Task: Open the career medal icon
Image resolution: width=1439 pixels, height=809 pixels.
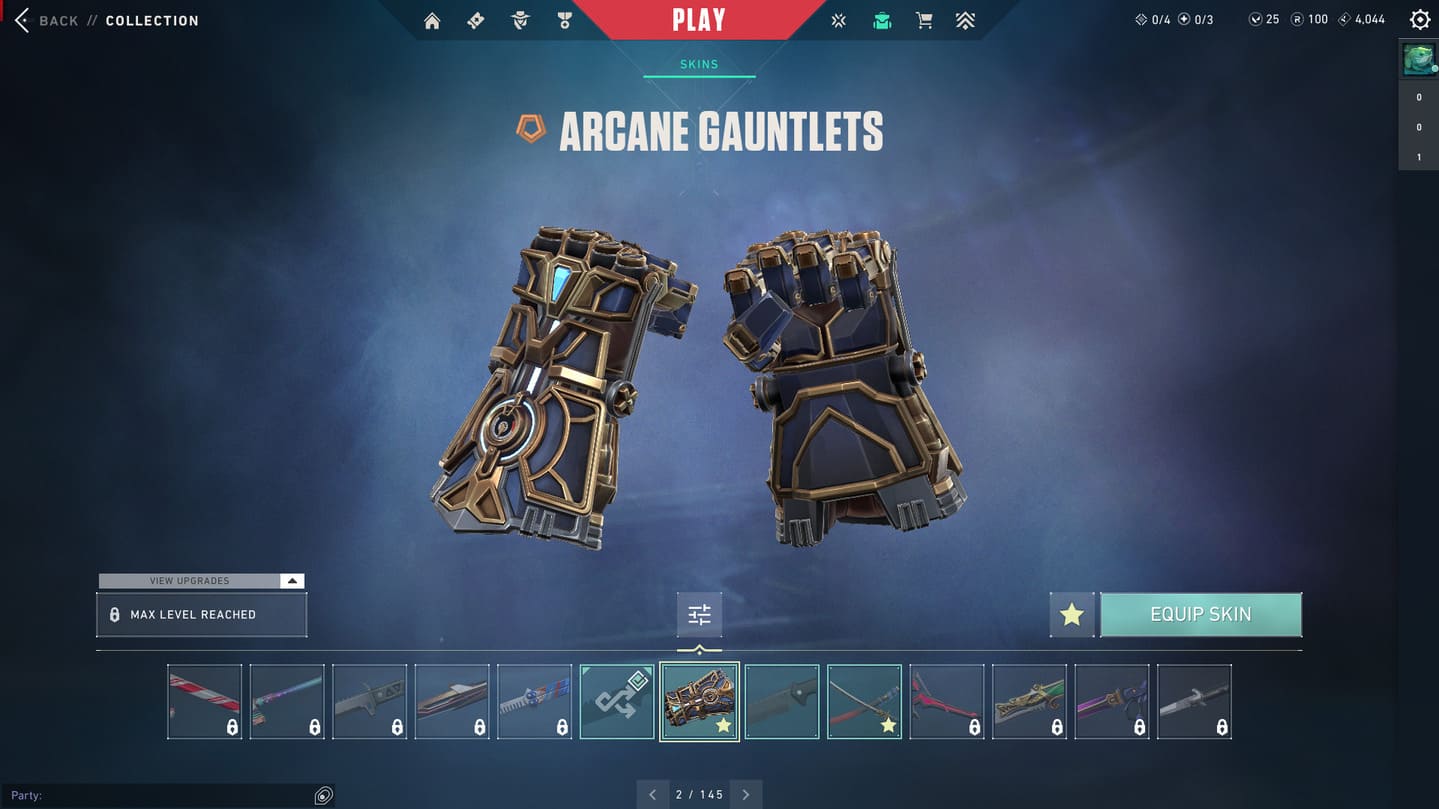Action: point(565,21)
